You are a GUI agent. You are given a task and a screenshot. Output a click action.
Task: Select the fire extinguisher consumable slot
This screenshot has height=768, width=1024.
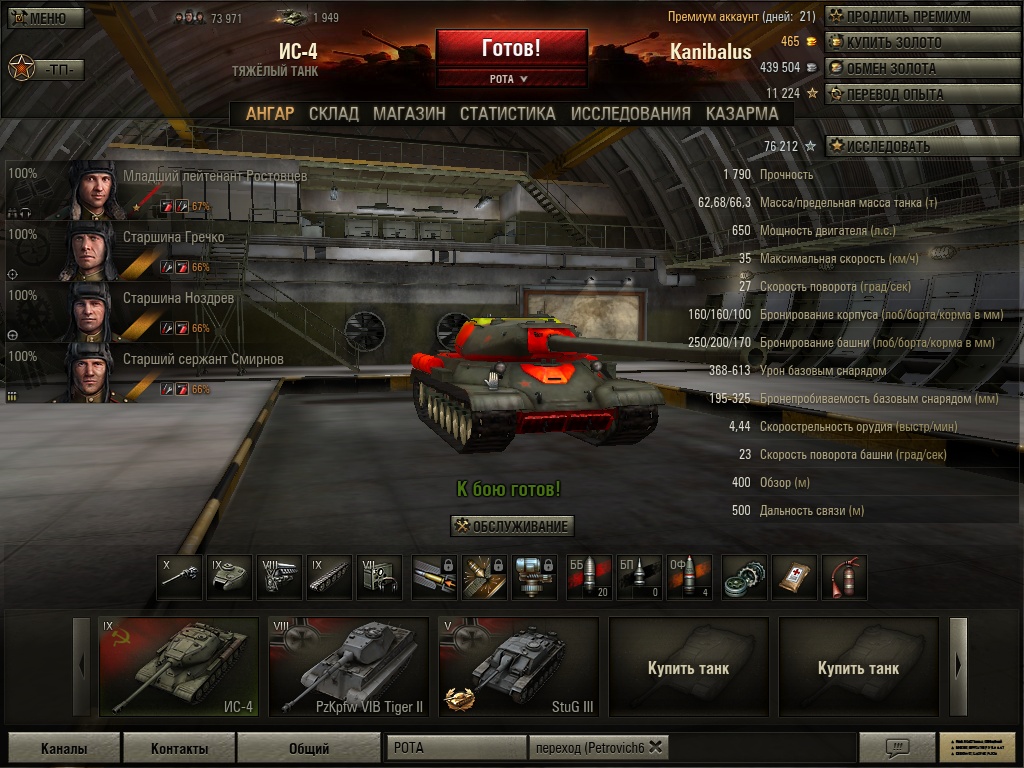coord(844,578)
